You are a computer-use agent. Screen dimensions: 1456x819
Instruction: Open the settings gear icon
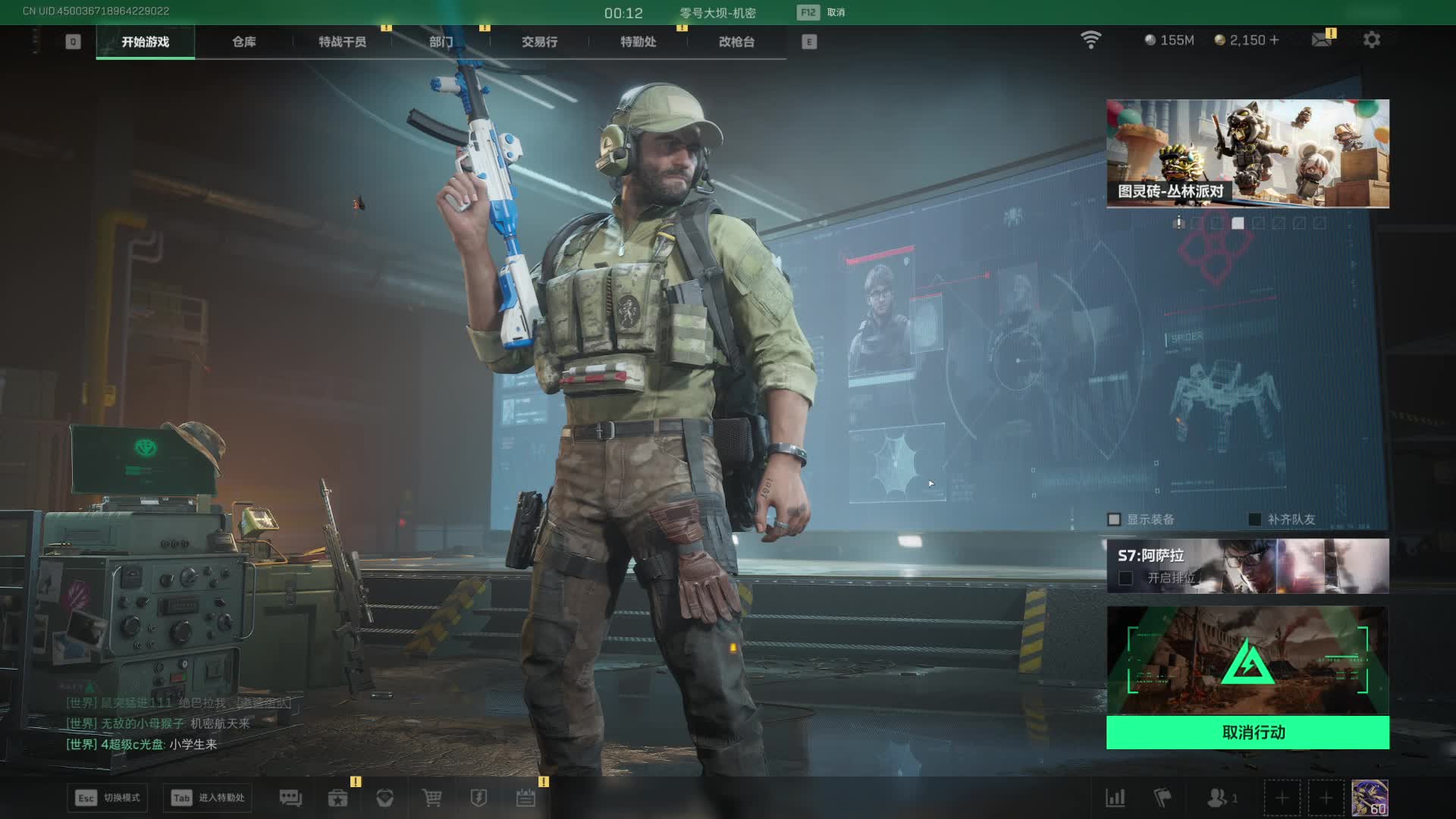pos(1371,40)
